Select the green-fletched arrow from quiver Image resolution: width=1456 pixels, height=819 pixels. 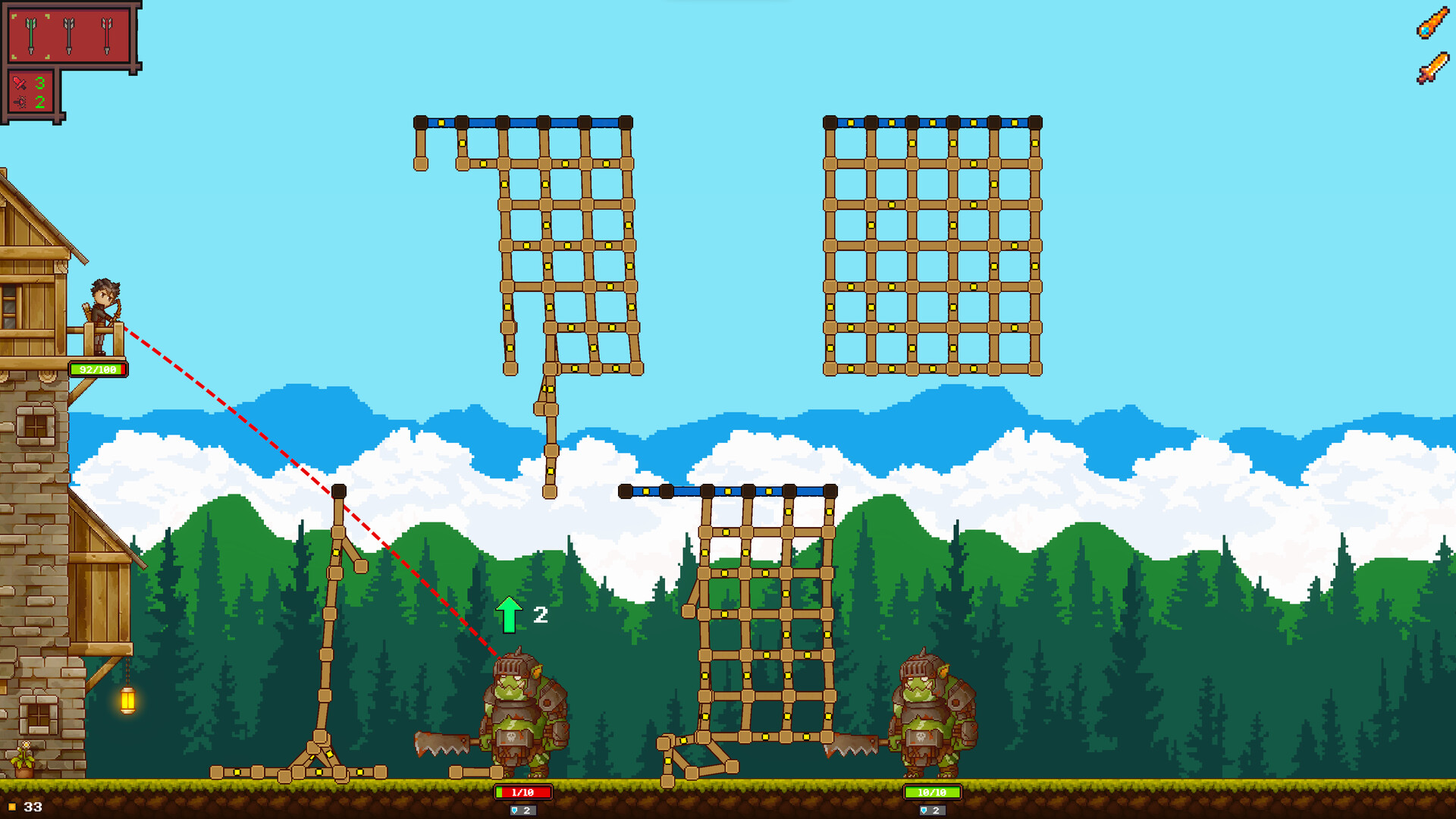pyautogui.click(x=30, y=35)
